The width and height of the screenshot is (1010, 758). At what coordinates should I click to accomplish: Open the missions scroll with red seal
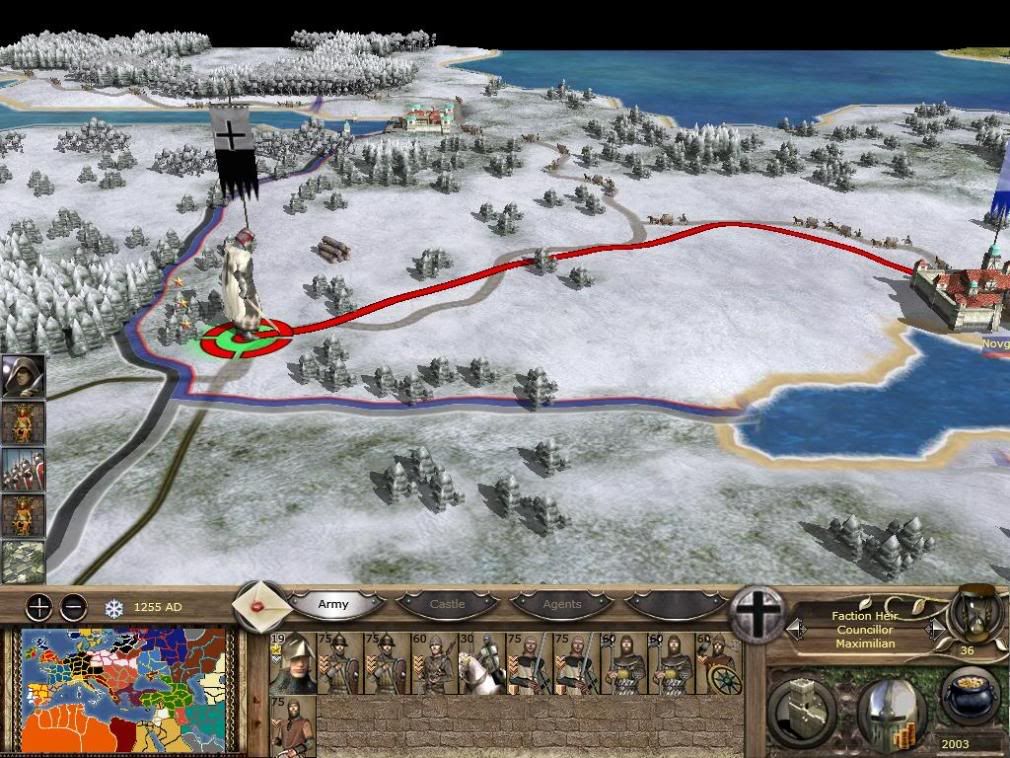[260, 605]
